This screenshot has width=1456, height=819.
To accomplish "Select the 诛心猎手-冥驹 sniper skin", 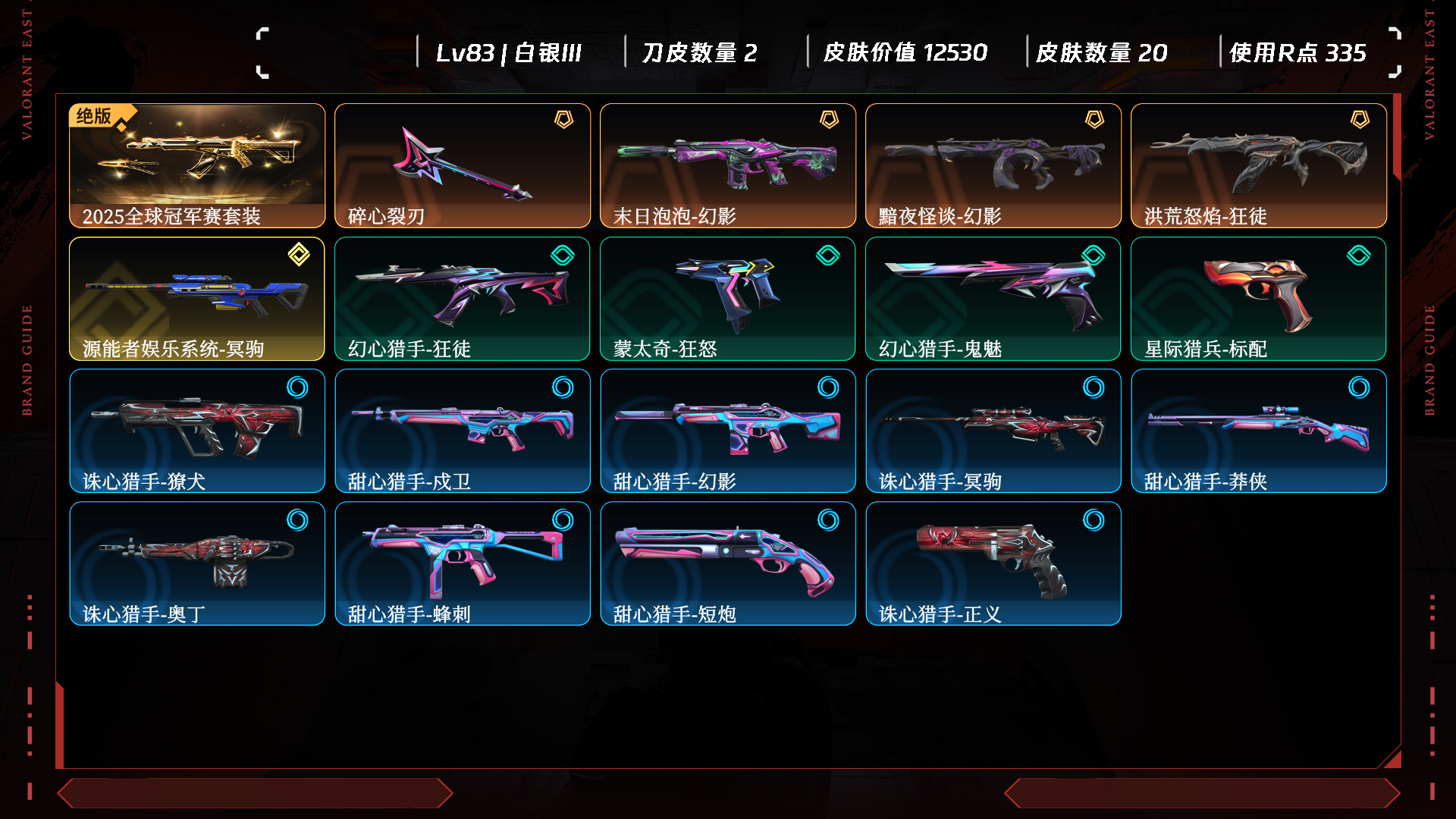I will (993, 431).
